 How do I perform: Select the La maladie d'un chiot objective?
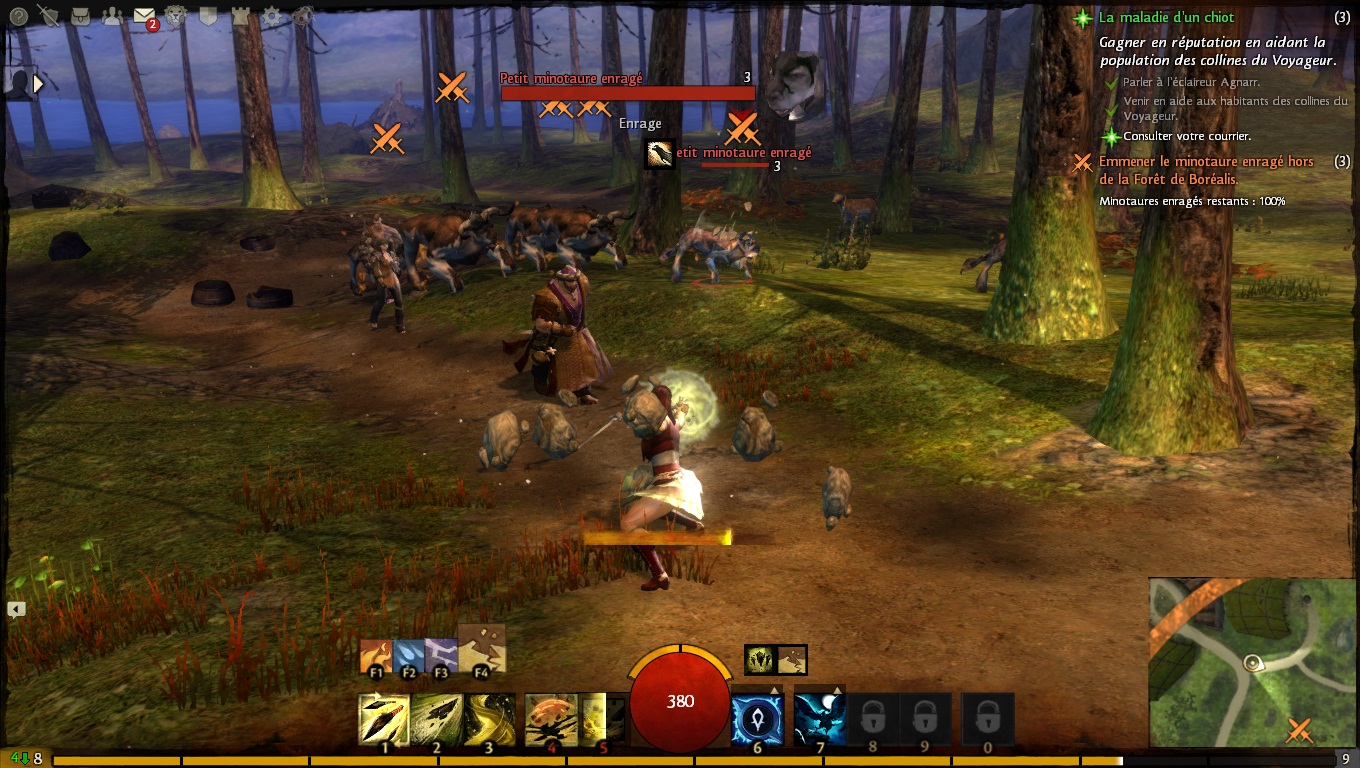[x=1166, y=18]
